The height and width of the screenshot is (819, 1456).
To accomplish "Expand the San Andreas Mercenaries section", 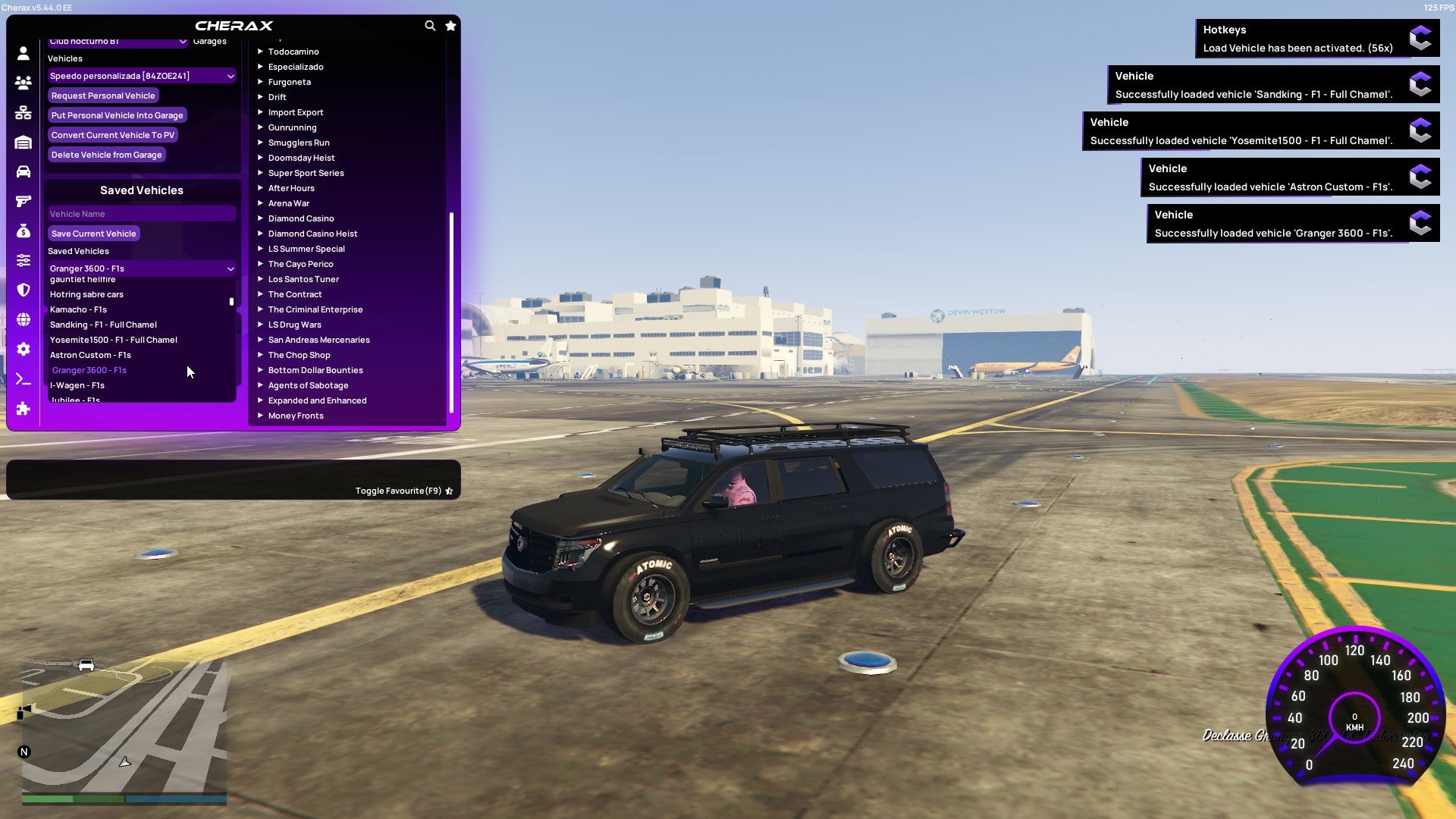I will [x=318, y=339].
